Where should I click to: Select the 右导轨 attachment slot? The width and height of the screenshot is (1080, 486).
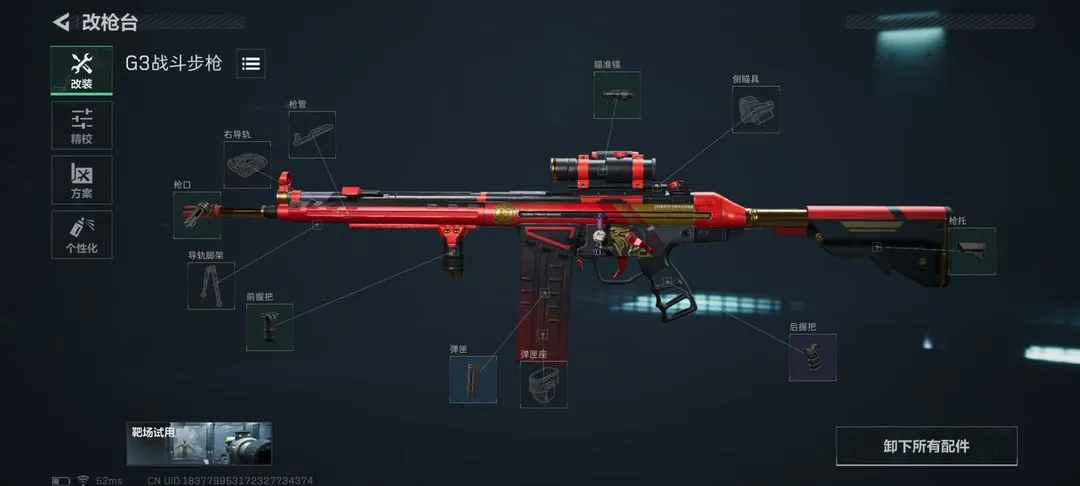[247, 164]
